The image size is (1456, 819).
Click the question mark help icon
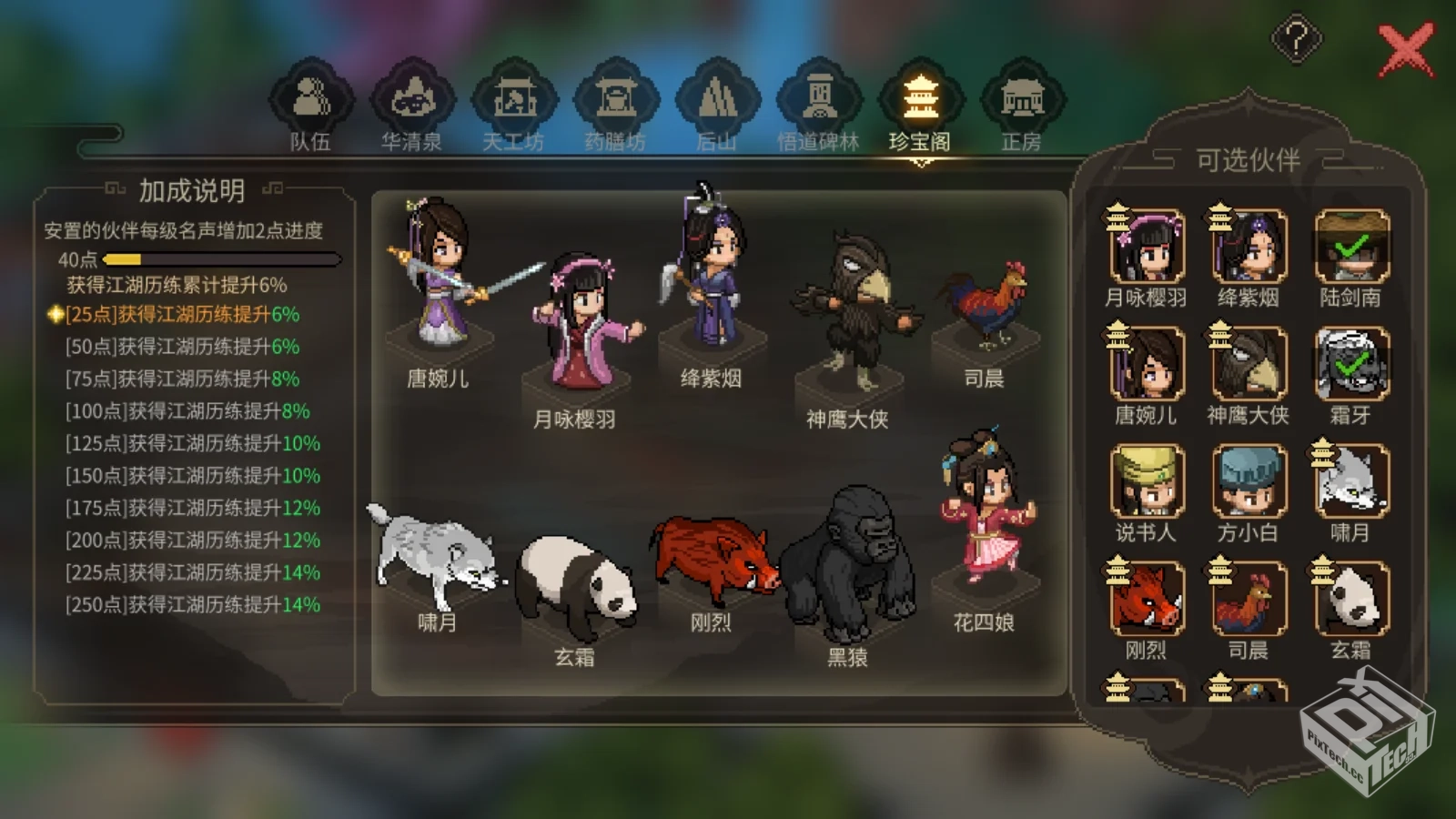(1296, 38)
